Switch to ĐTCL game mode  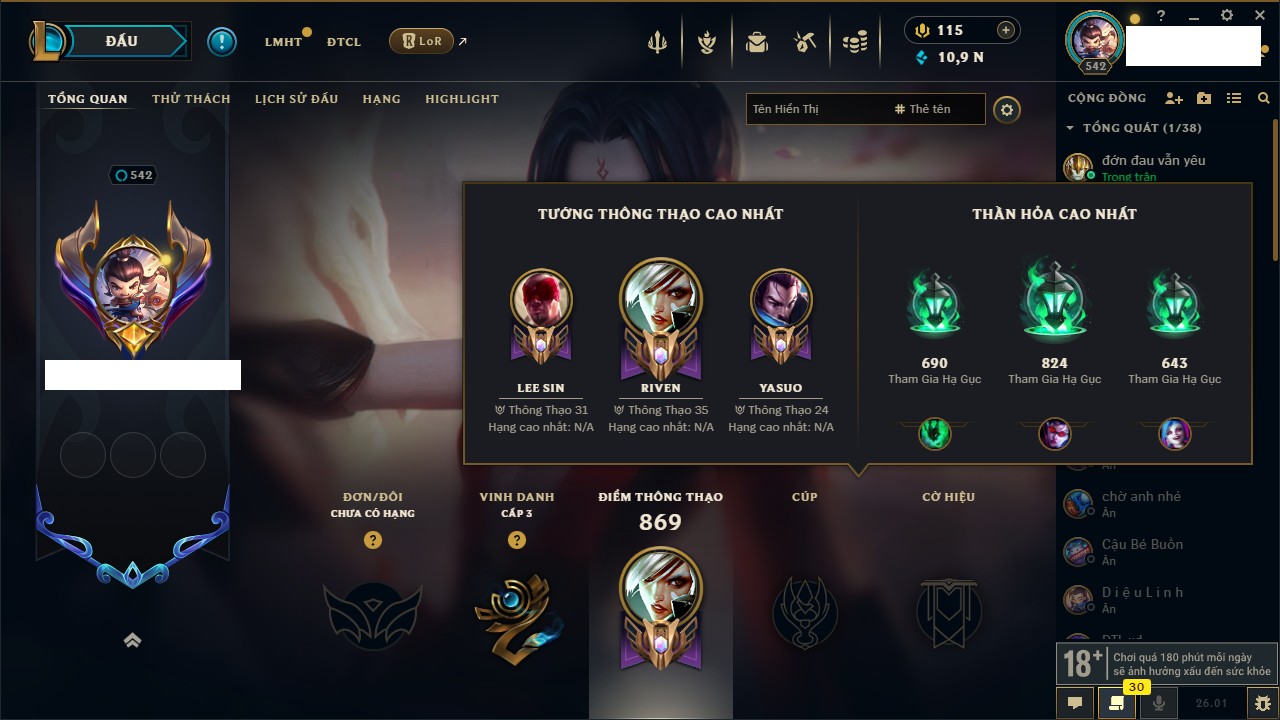pyautogui.click(x=344, y=42)
